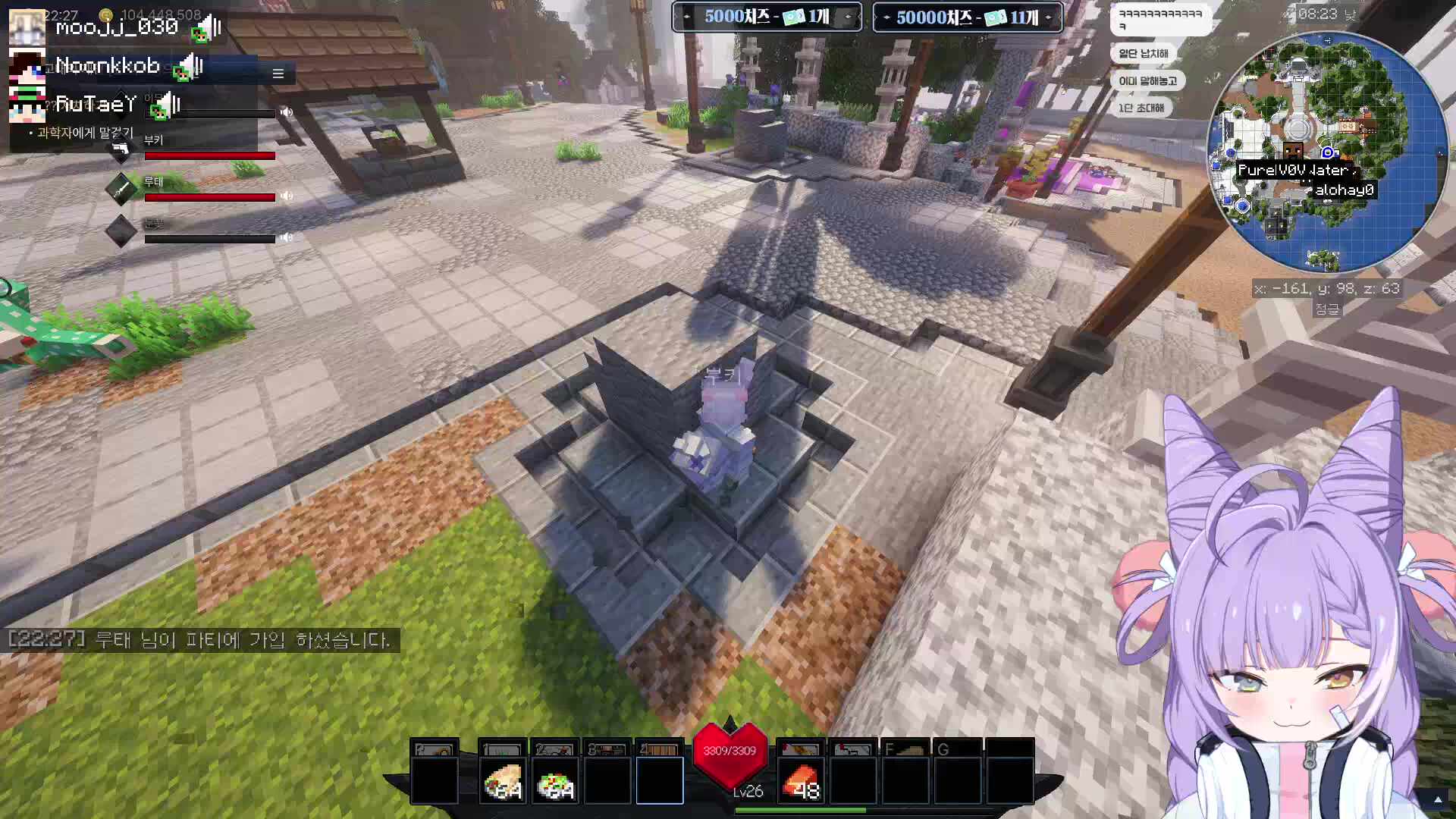Select the salad bowl hotbar slot
This screenshot has width=1456, height=819.
pos(554,780)
